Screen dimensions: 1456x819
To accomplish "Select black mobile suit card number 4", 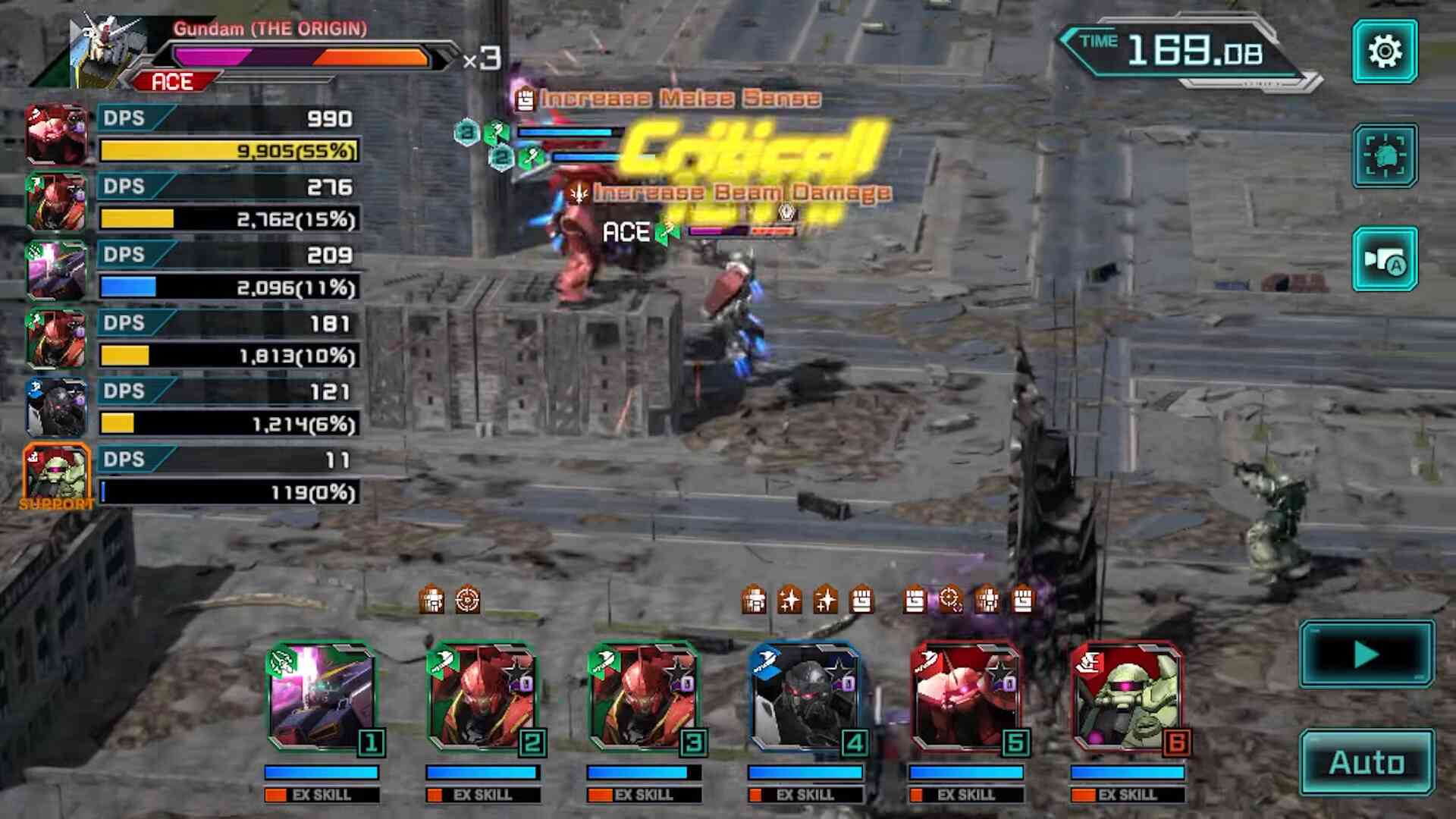I will click(x=806, y=698).
